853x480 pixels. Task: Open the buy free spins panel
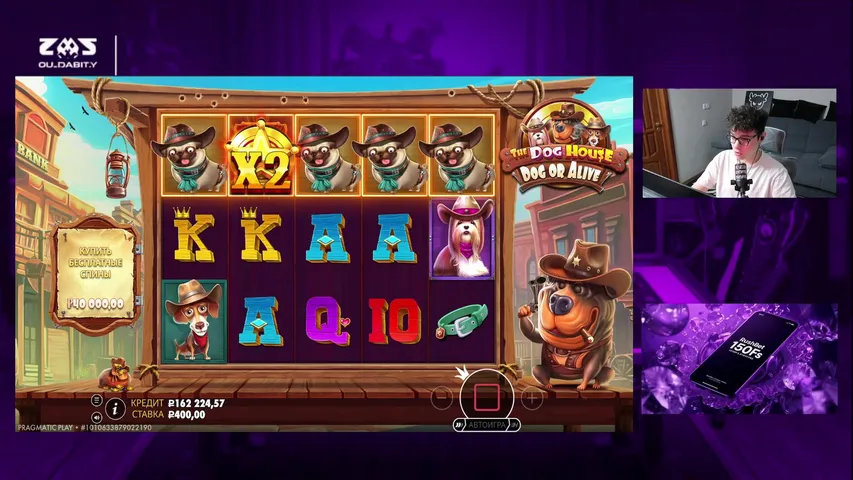click(96, 272)
